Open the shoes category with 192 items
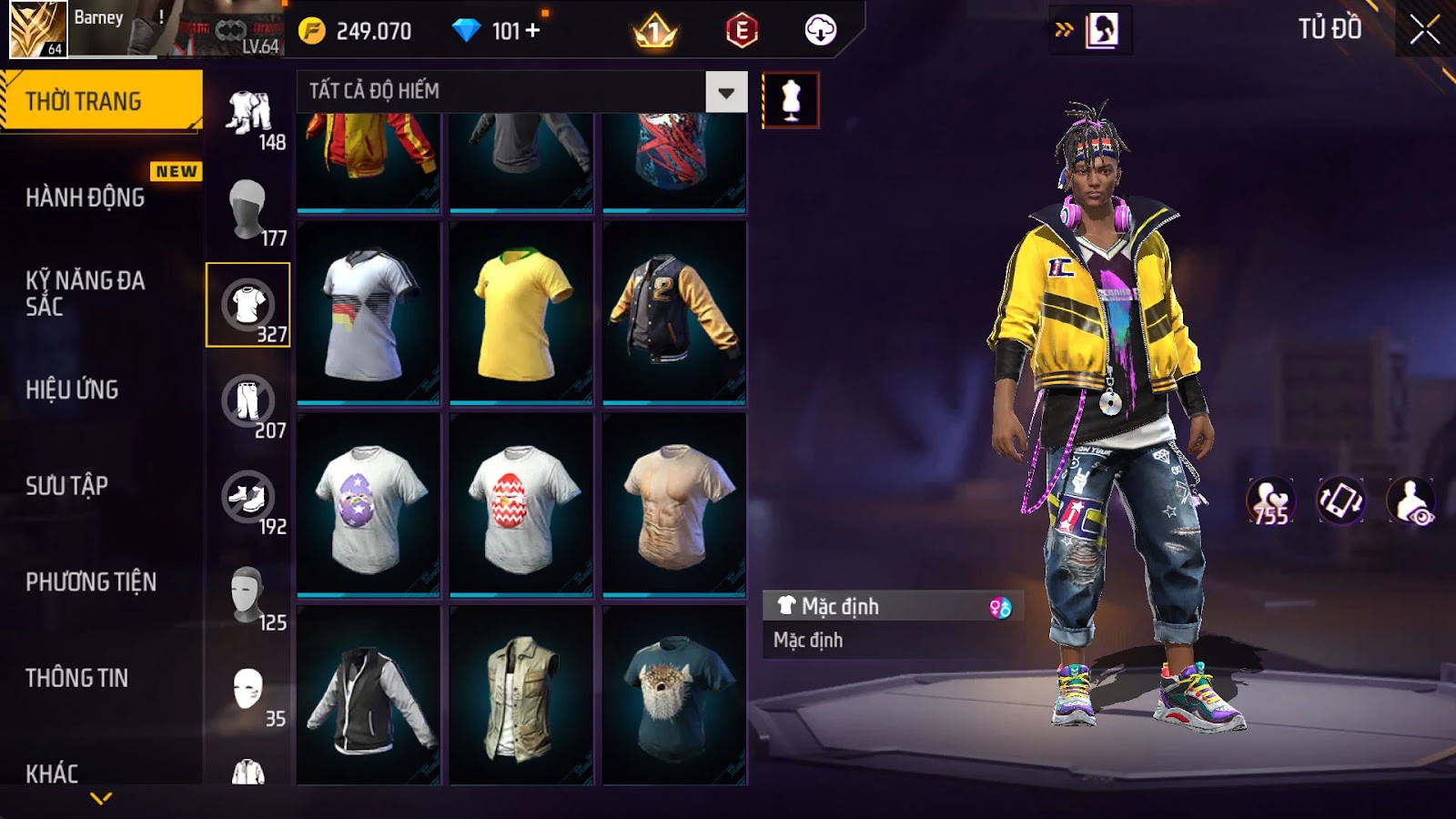 tap(248, 499)
